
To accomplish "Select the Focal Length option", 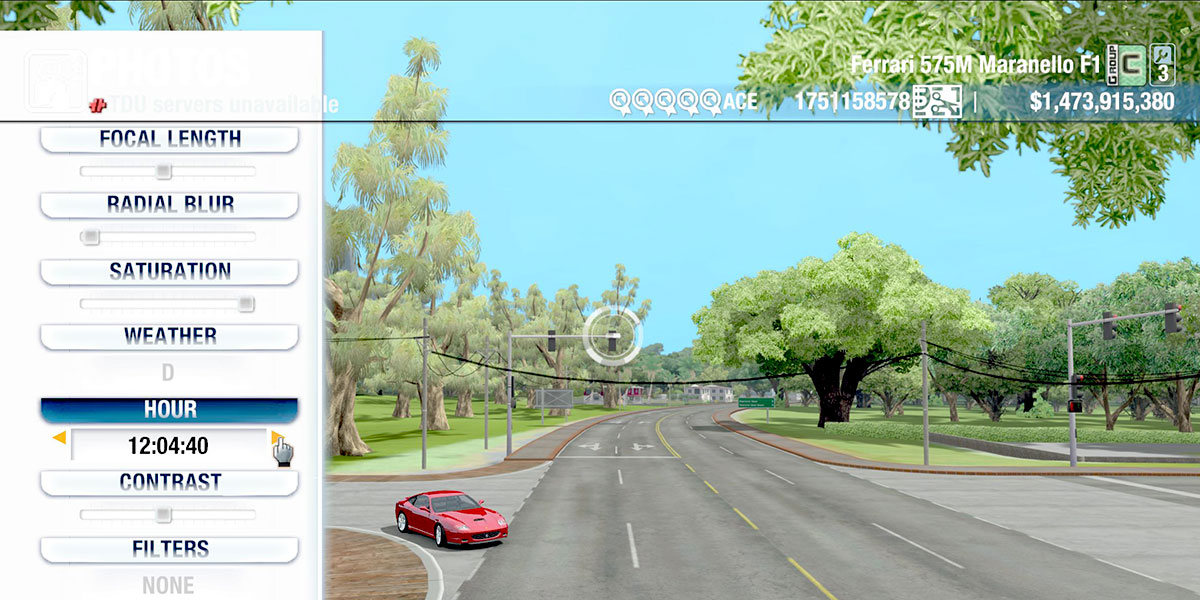I will coord(169,139).
